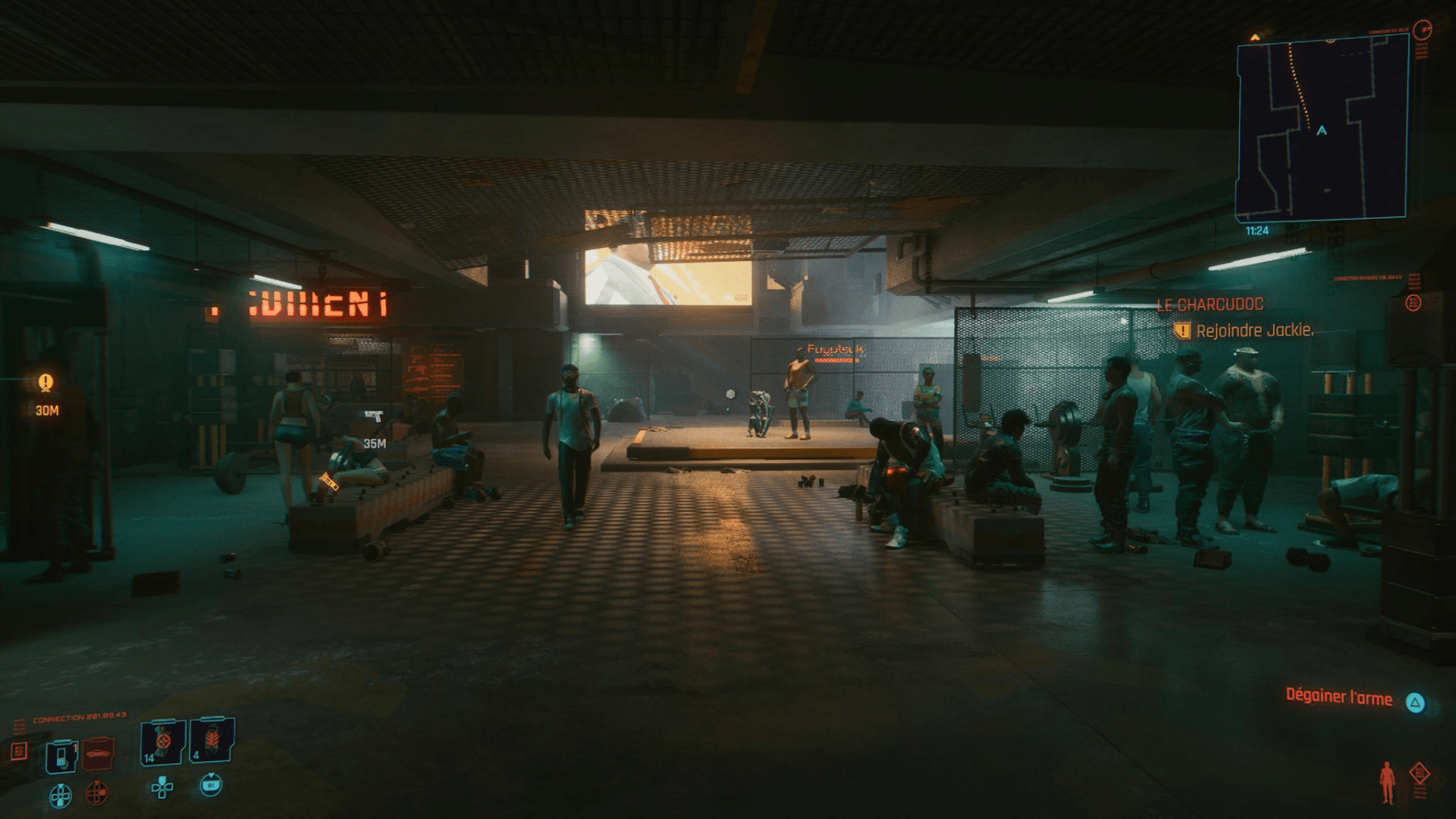Open the phone quick slot
The width and height of the screenshot is (1456, 819).
pyautogui.click(x=61, y=755)
